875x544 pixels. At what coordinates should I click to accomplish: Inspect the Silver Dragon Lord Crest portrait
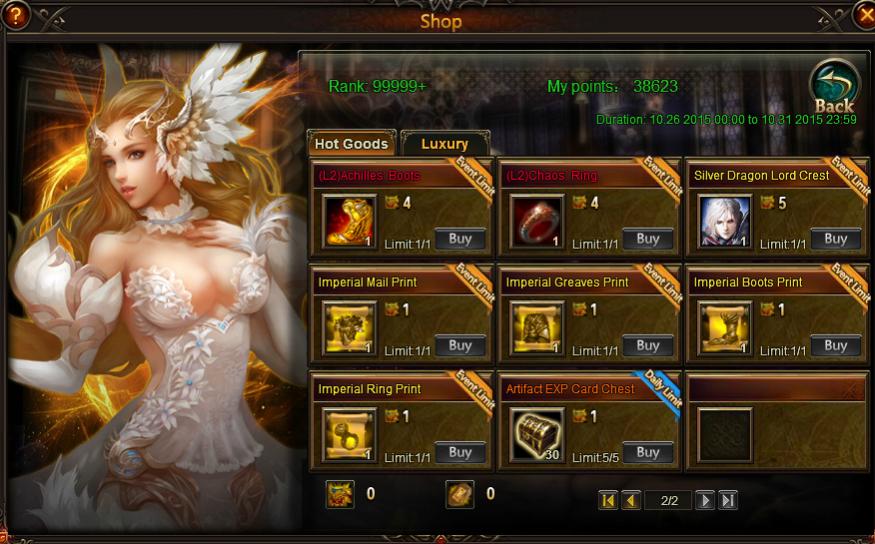[x=725, y=221]
